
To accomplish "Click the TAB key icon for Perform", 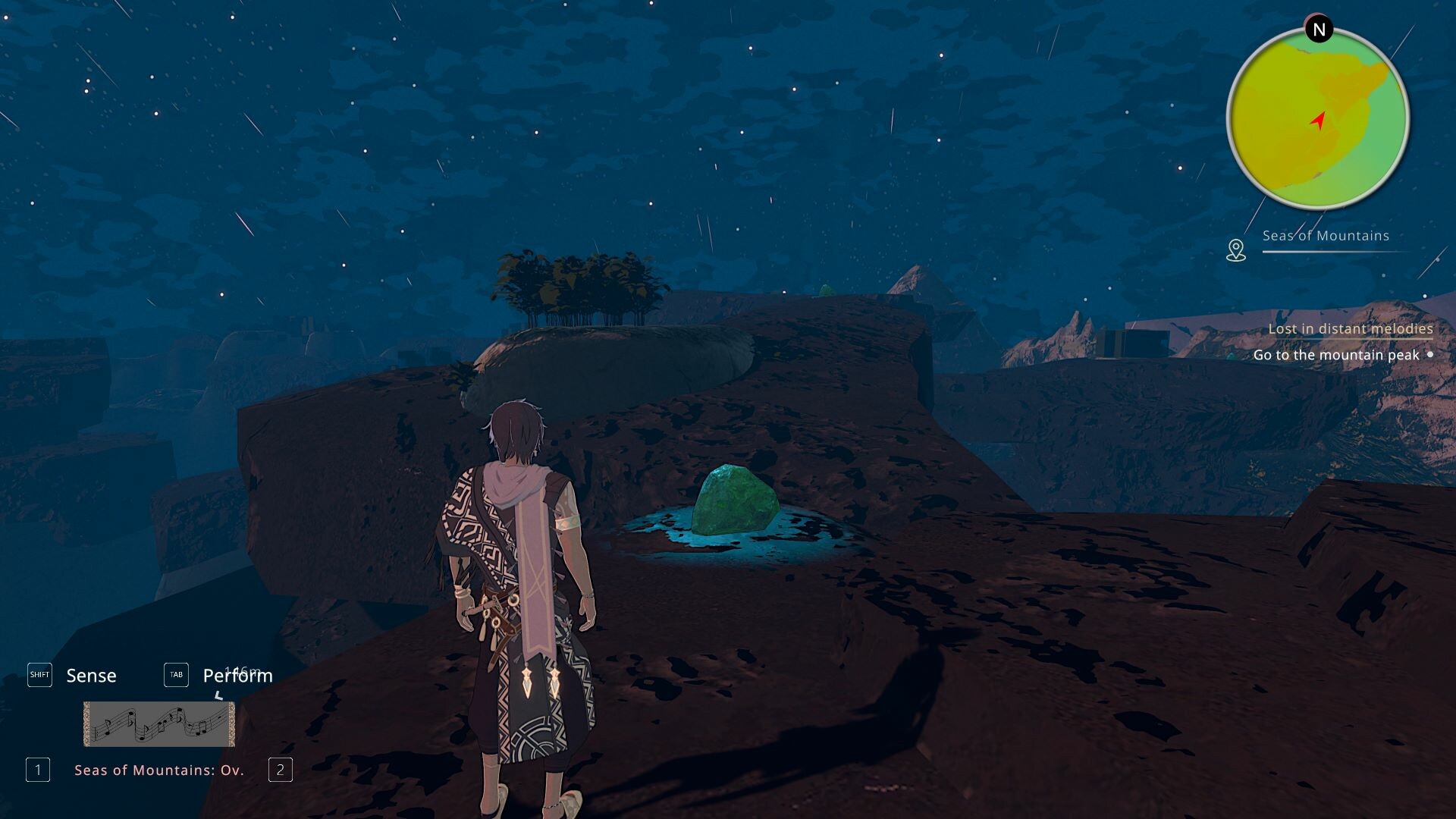I will pyautogui.click(x=176, y=675).
